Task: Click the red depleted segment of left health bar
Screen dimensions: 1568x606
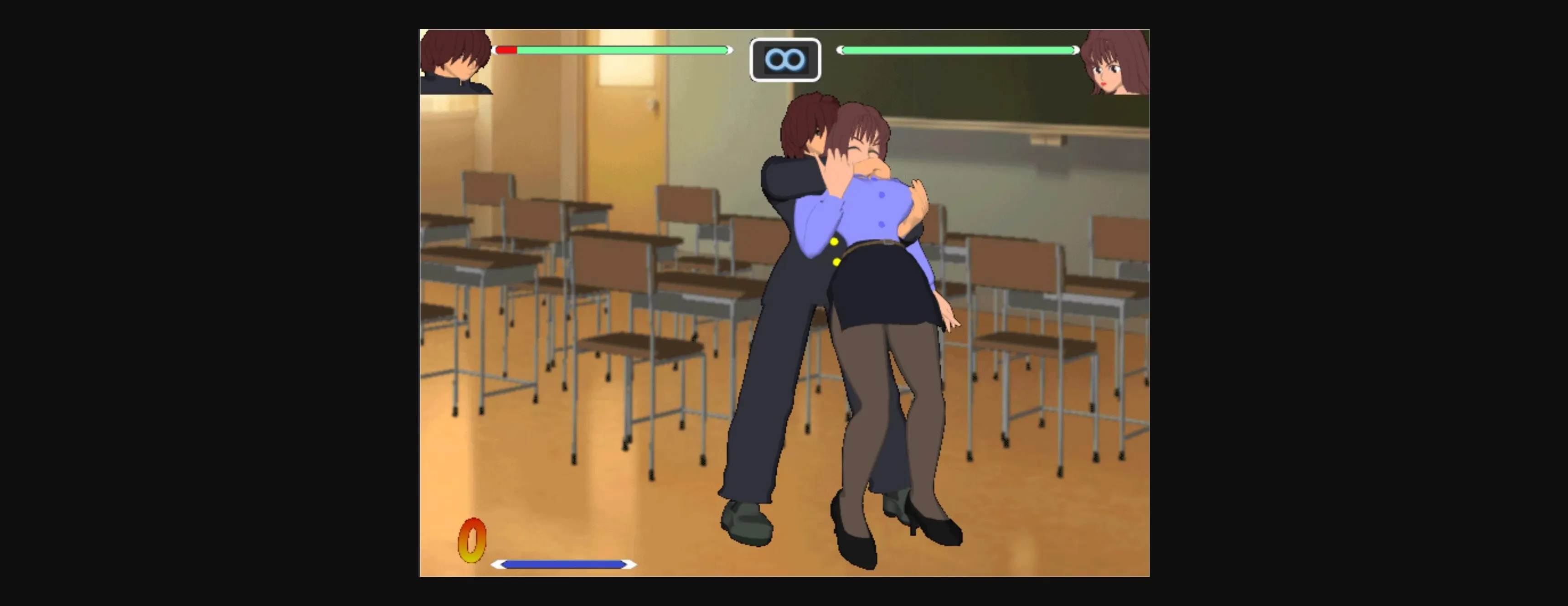Action: 506,50
